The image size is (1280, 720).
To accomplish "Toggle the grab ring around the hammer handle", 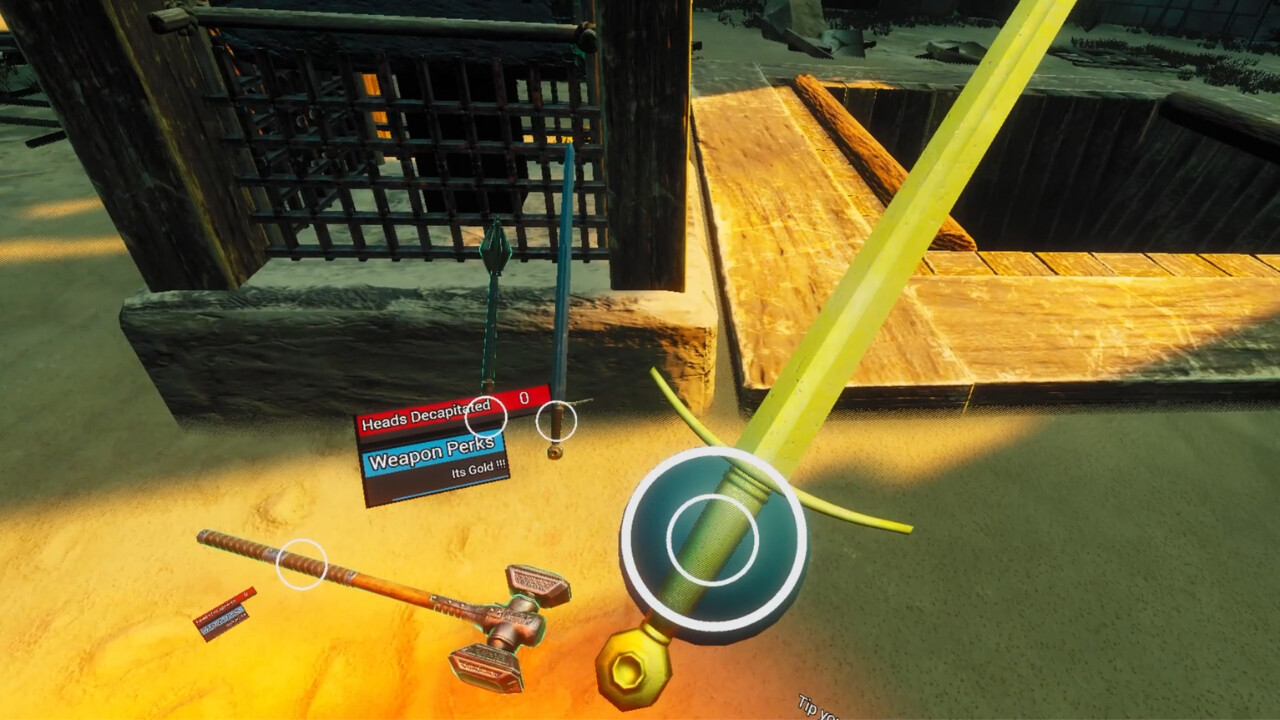I will coord(302,563).
